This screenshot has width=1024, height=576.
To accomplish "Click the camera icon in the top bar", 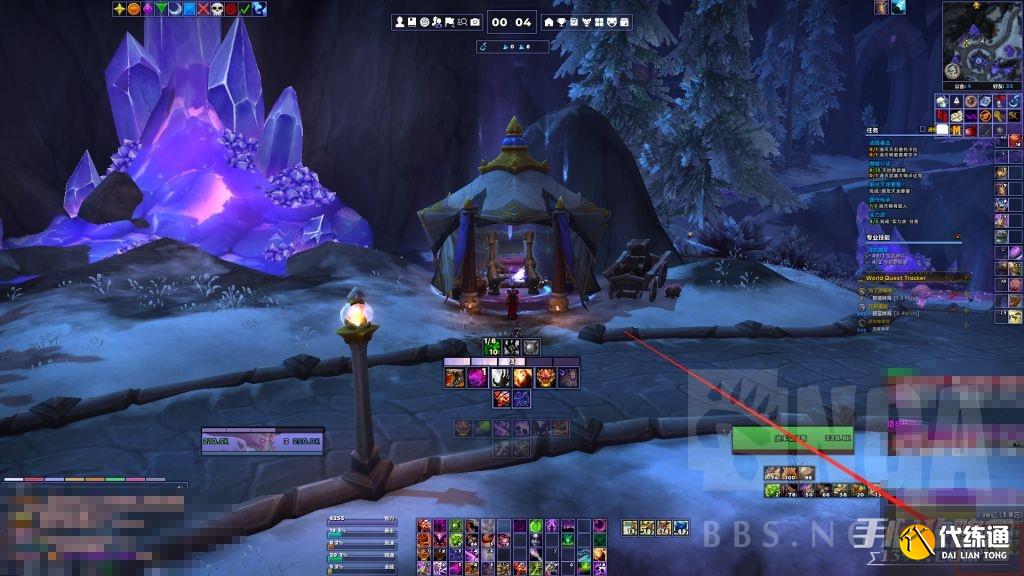I will pyautogui.click(x=474, y=22).
